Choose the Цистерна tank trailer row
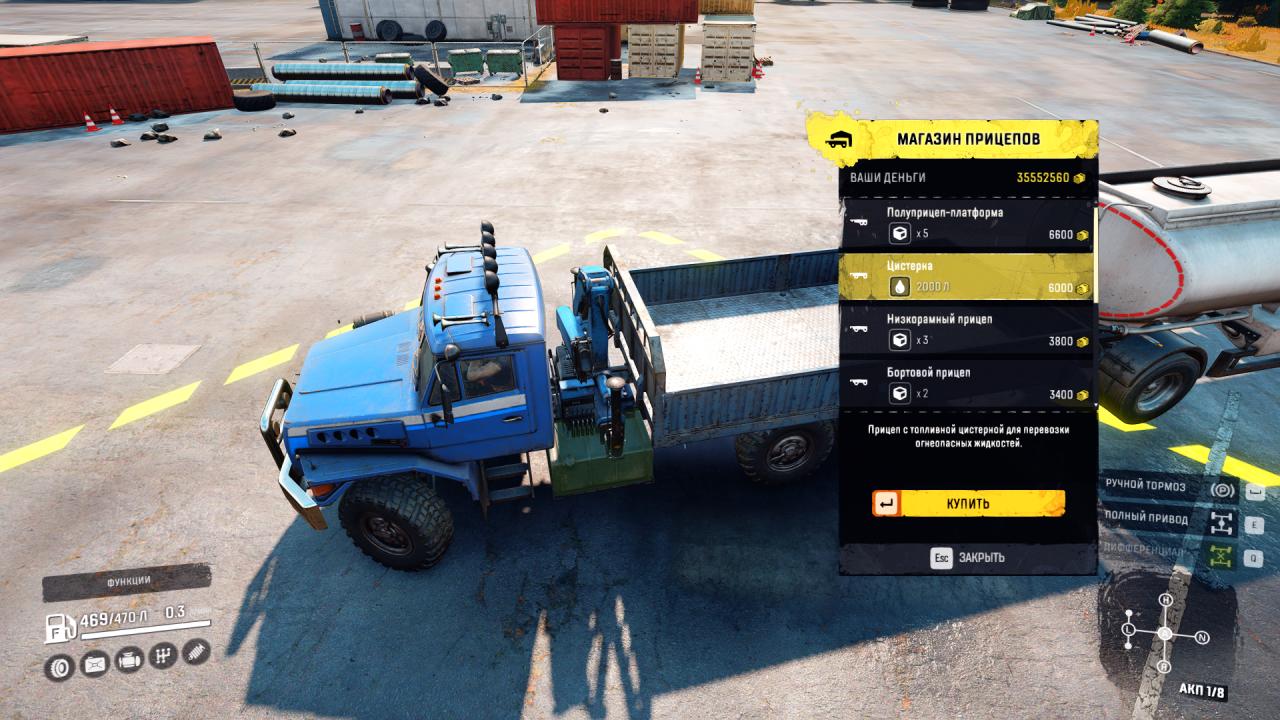1280x720 pixels. pyautogui.click(x=966, y=277)
